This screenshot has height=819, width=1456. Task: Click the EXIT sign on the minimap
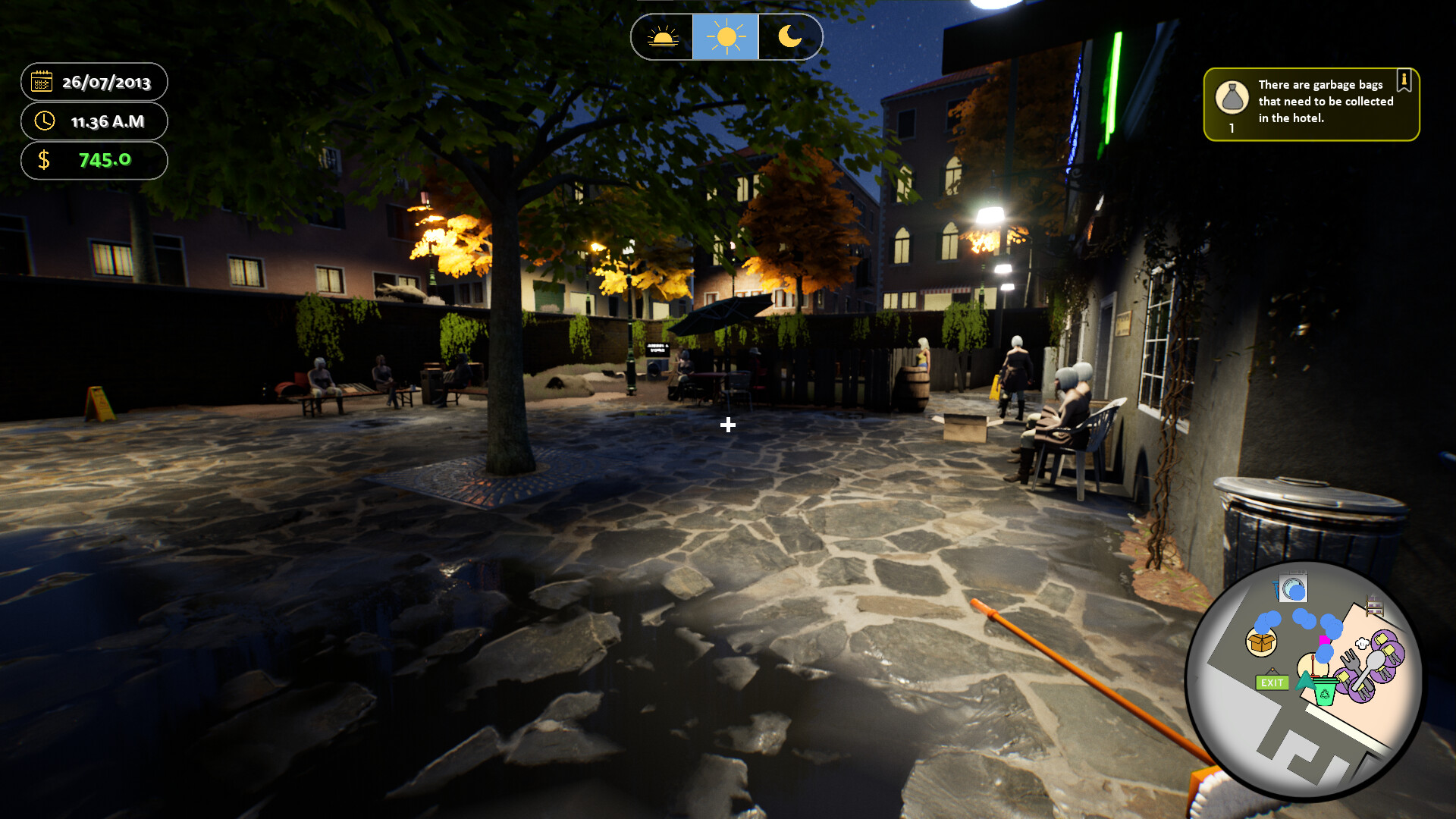1272,683
